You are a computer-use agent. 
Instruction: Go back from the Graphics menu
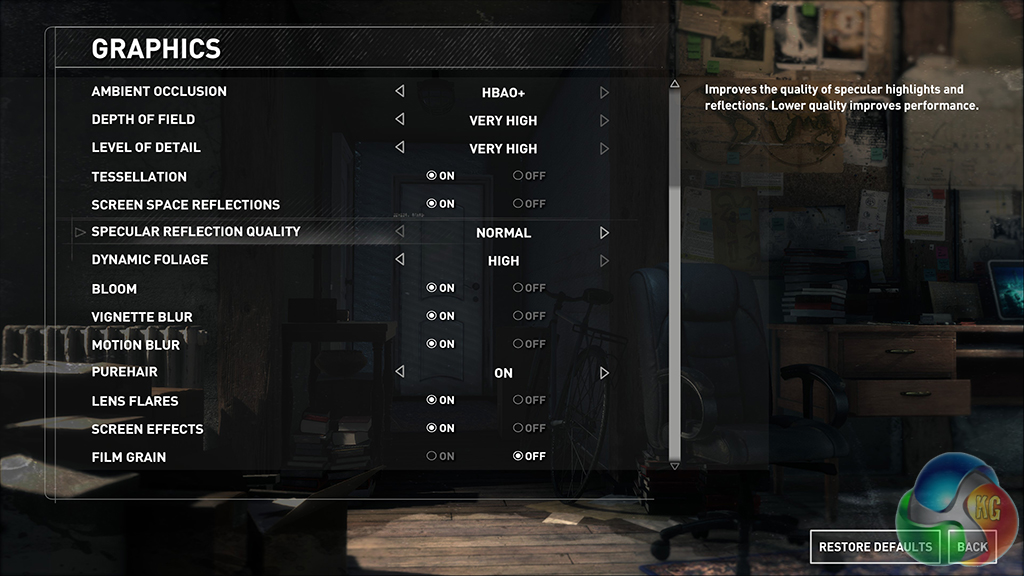(x=971, y=546)
